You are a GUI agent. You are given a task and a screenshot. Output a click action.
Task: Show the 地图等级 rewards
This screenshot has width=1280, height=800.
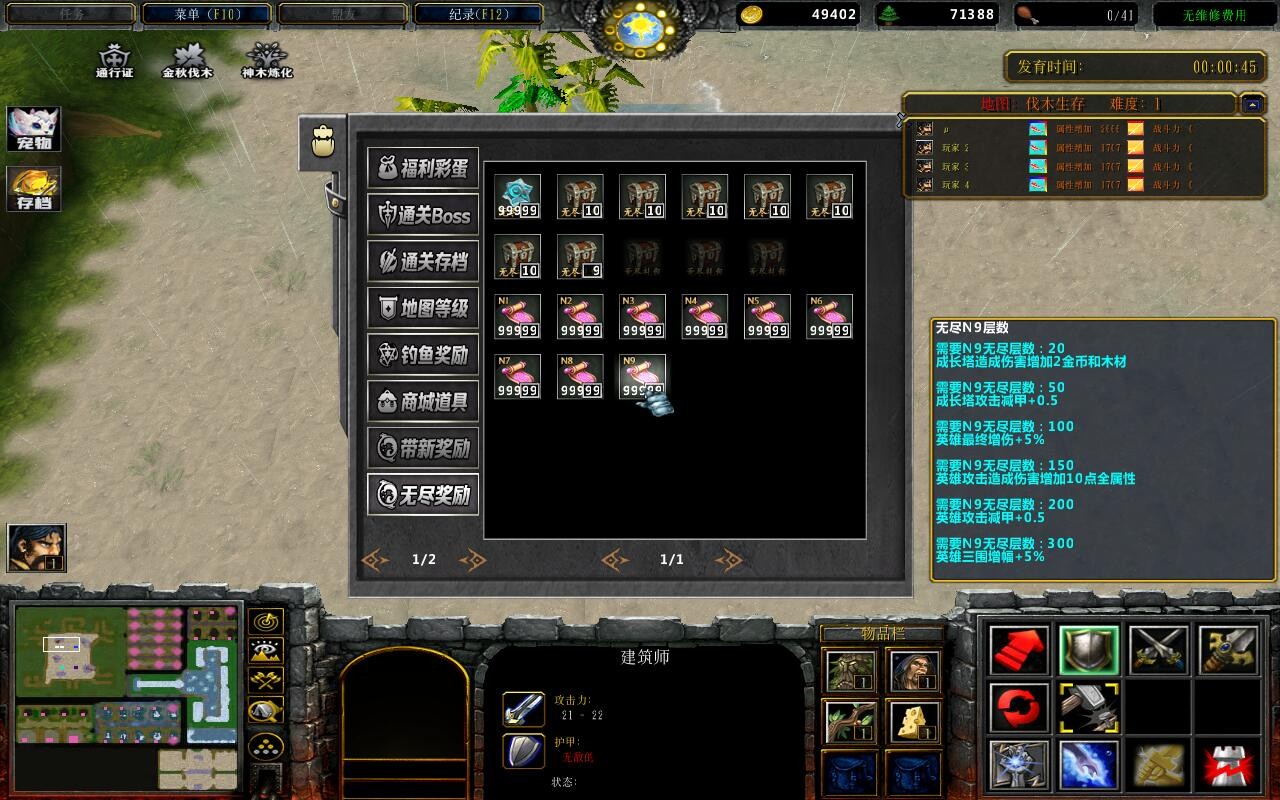pos(423,308)
